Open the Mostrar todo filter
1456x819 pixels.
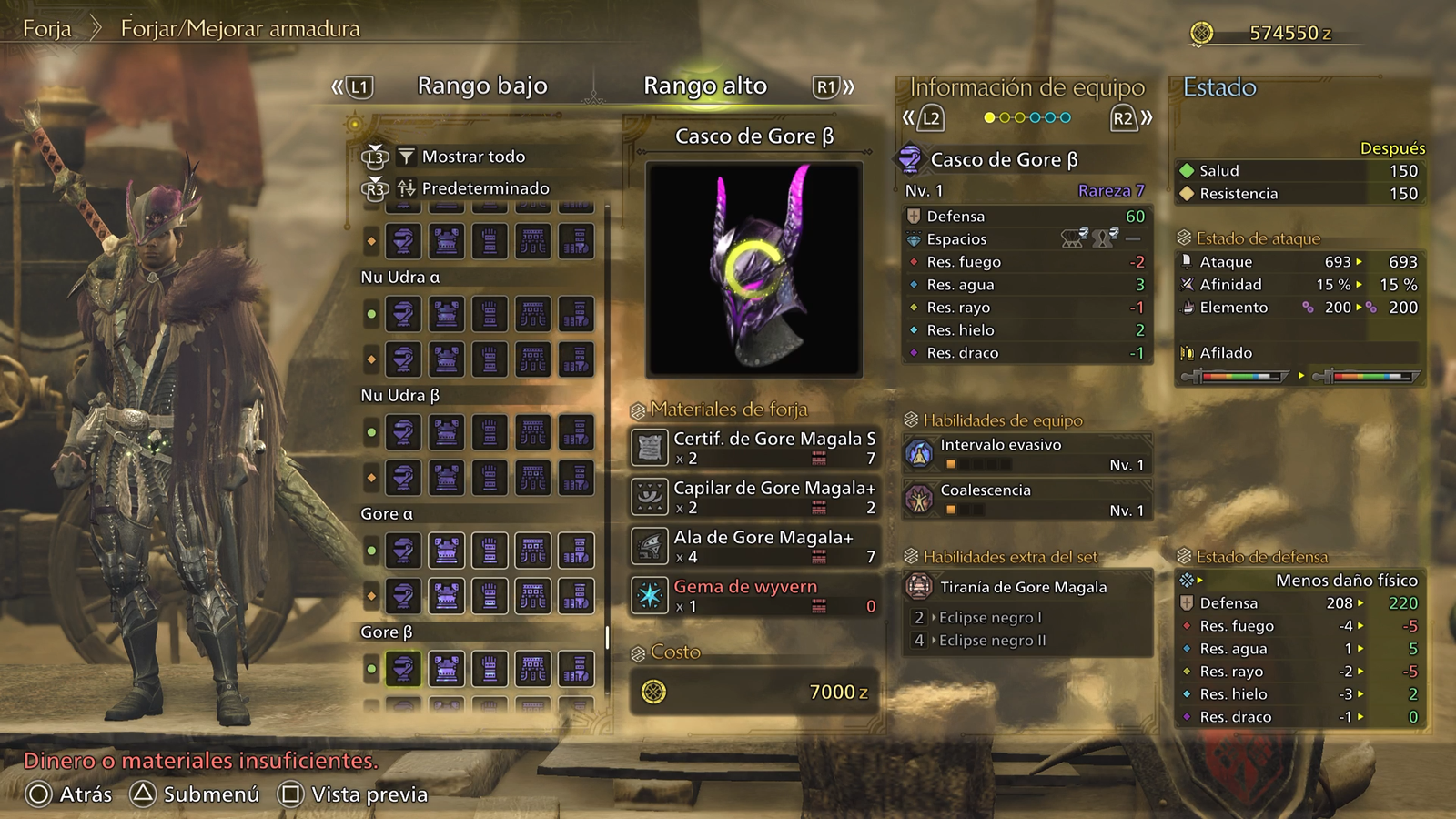472,157
